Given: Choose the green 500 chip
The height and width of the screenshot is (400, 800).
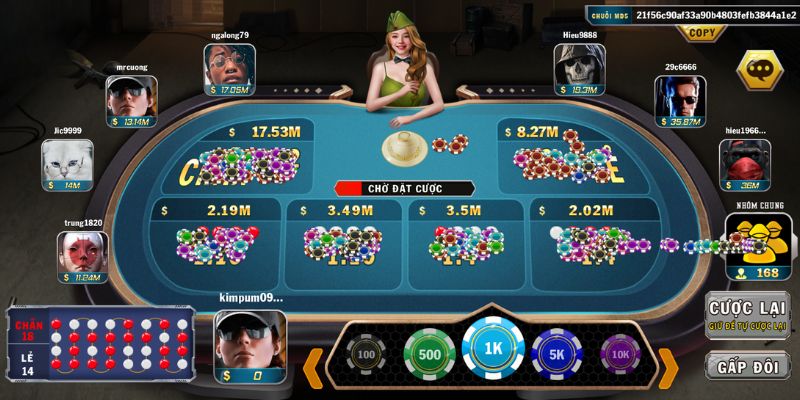Looking at the screenshot, I should (429, 355).
